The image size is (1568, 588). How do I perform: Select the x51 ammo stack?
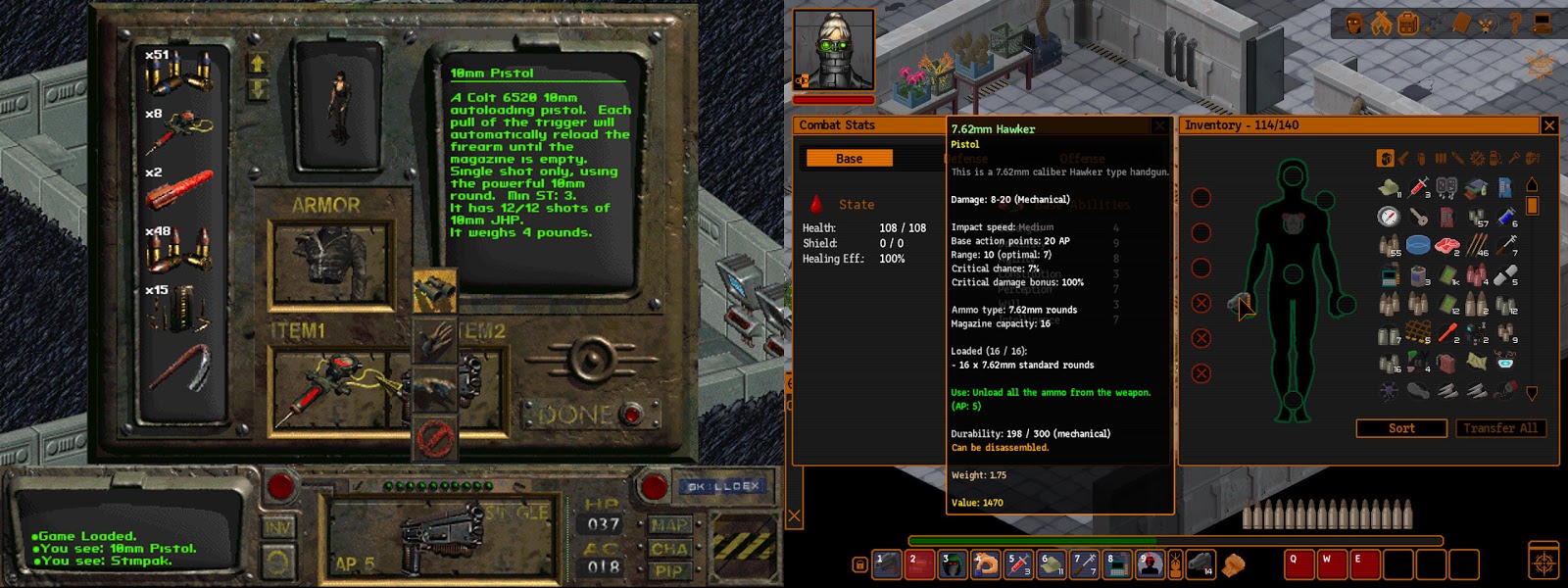178,73
